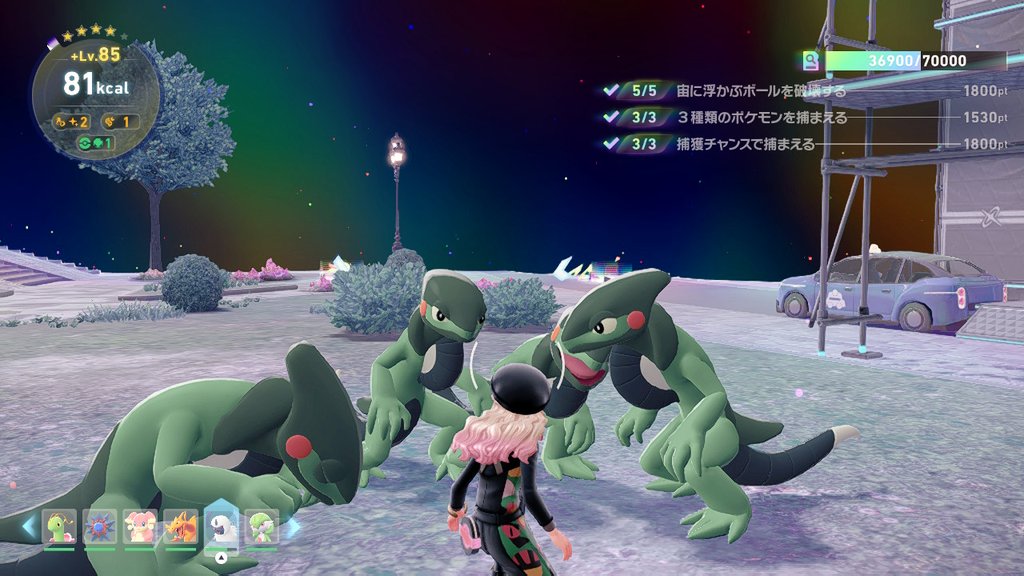Open the research points magnifier icon
Image resolution: width=1024 pixels, height=576 pixels.
(811, 61)
